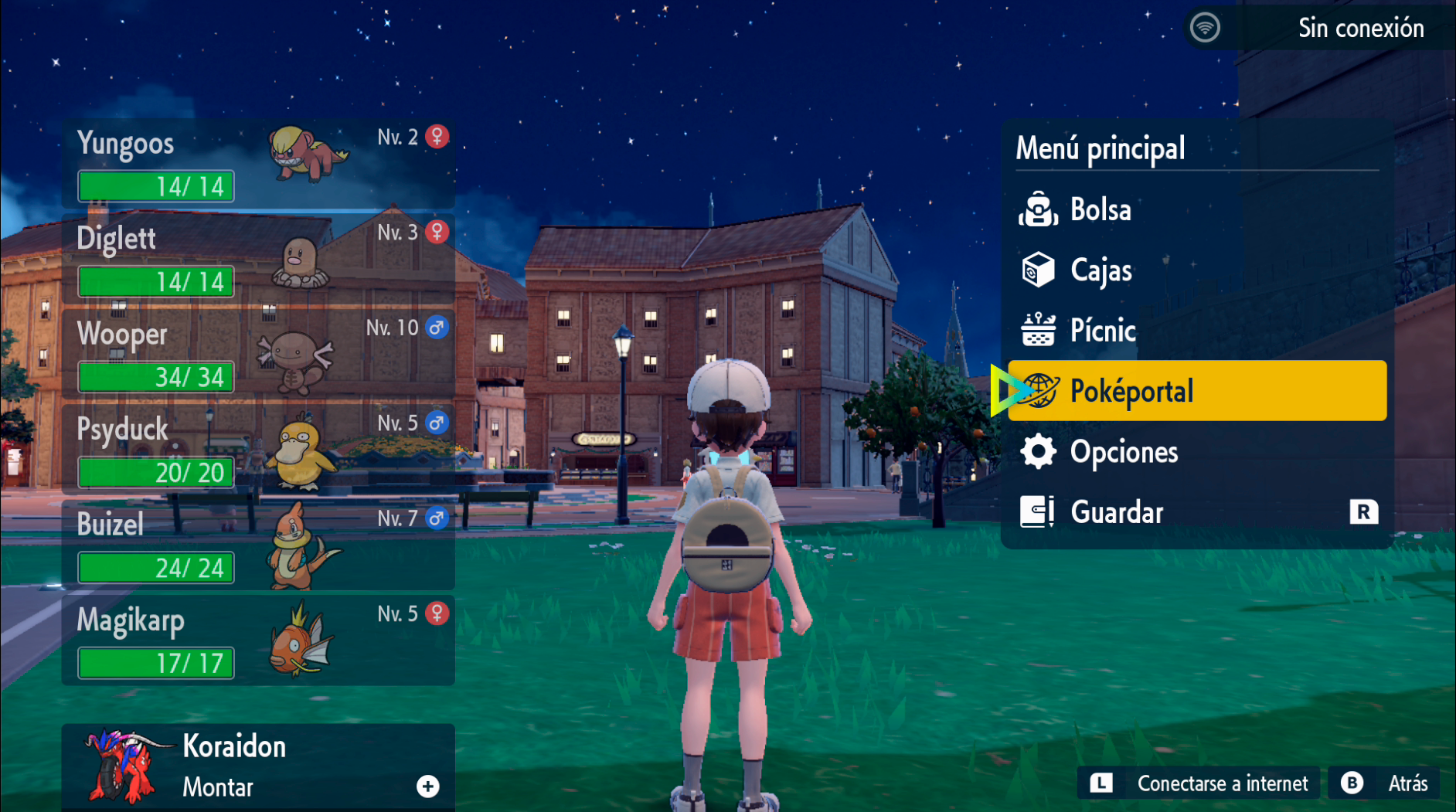Click Conectarse a internet
1456x812 pixels.
point(1225,783)
